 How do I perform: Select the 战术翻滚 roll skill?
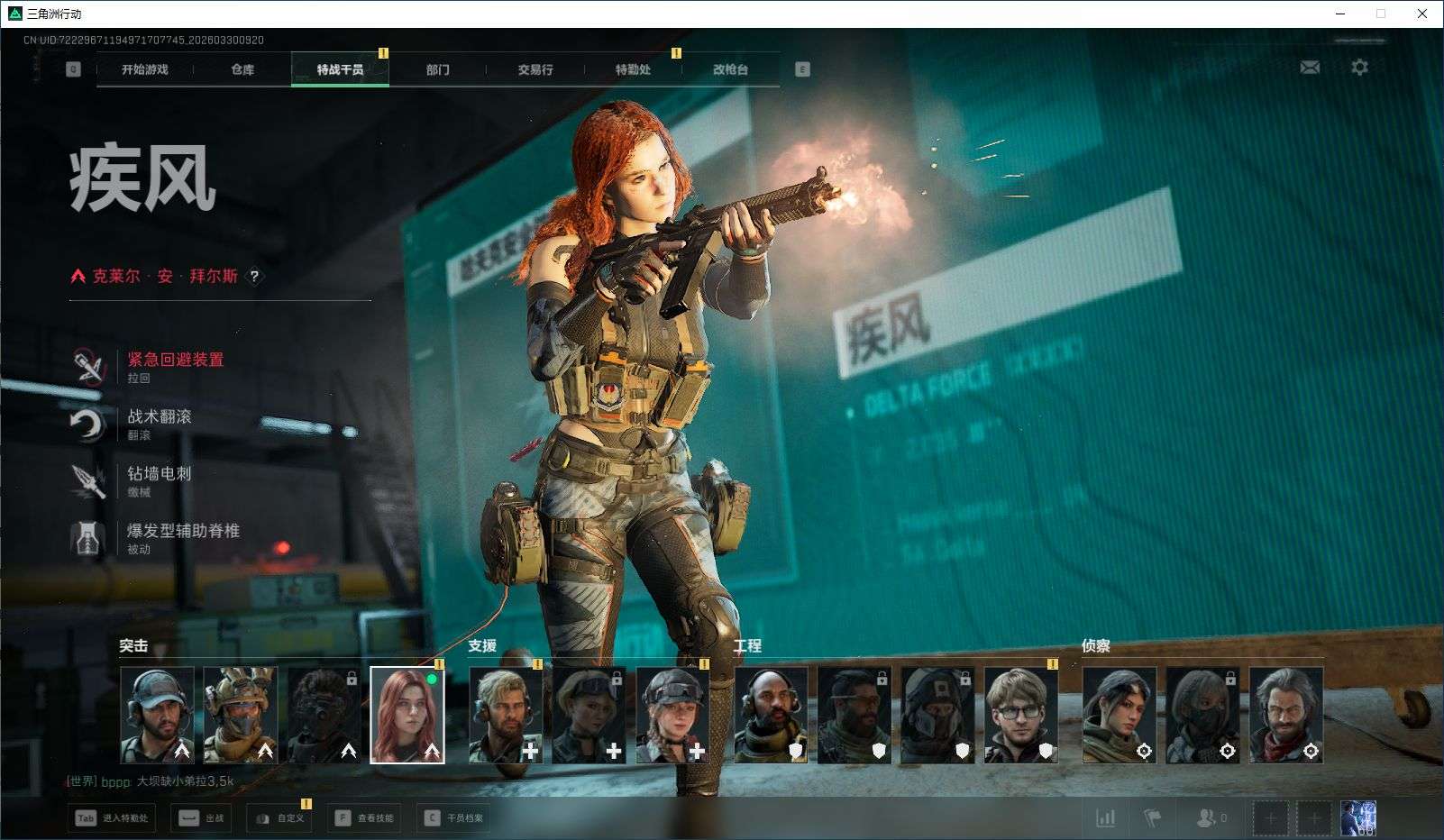[x=159, y=416]
